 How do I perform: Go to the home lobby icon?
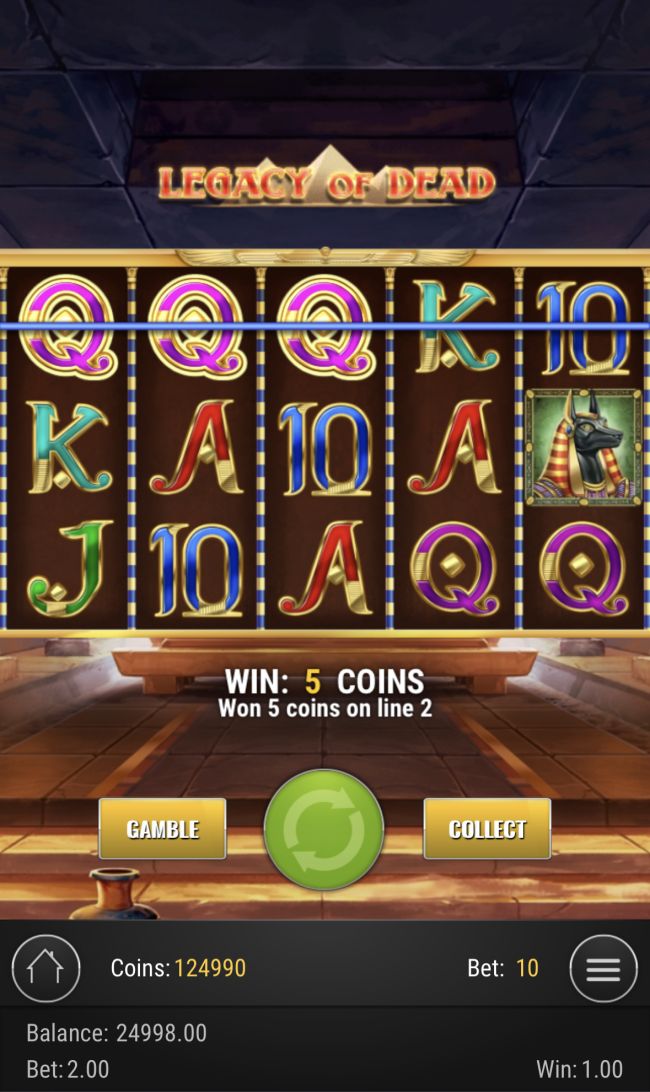point(46,968)
